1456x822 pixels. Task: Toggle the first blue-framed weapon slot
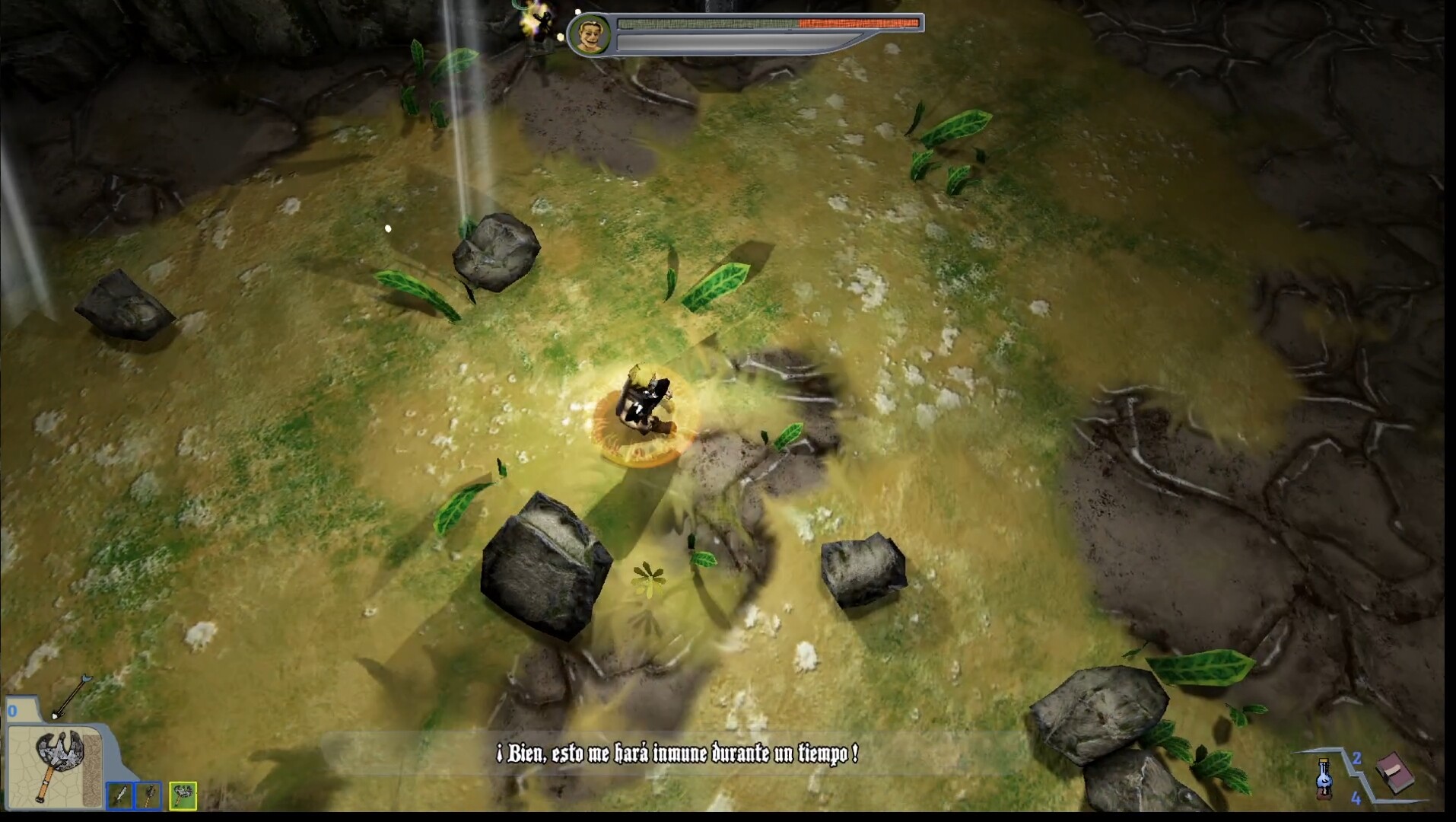[122, 796]
